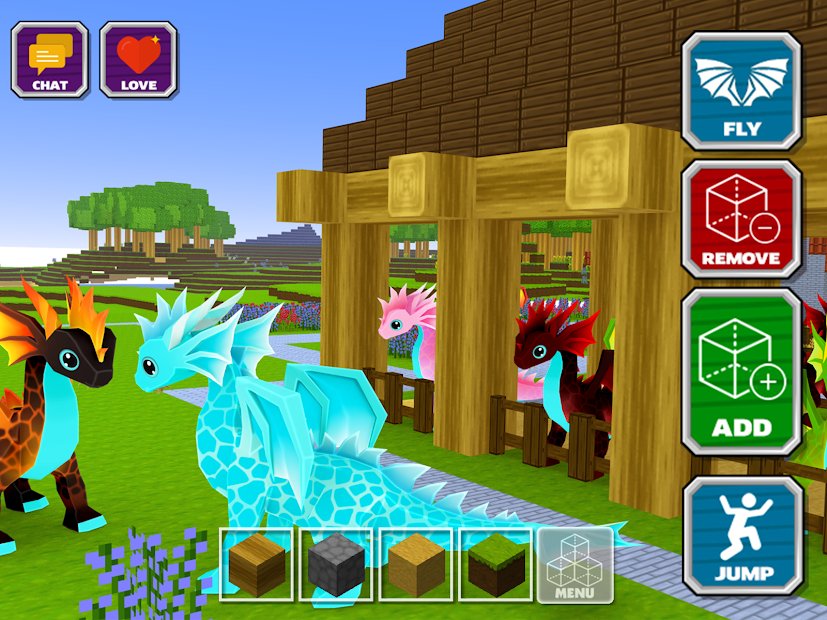Pick the cobblestone block slot
The height and width of the screenshot is (620, 827).
pos(336,564)
